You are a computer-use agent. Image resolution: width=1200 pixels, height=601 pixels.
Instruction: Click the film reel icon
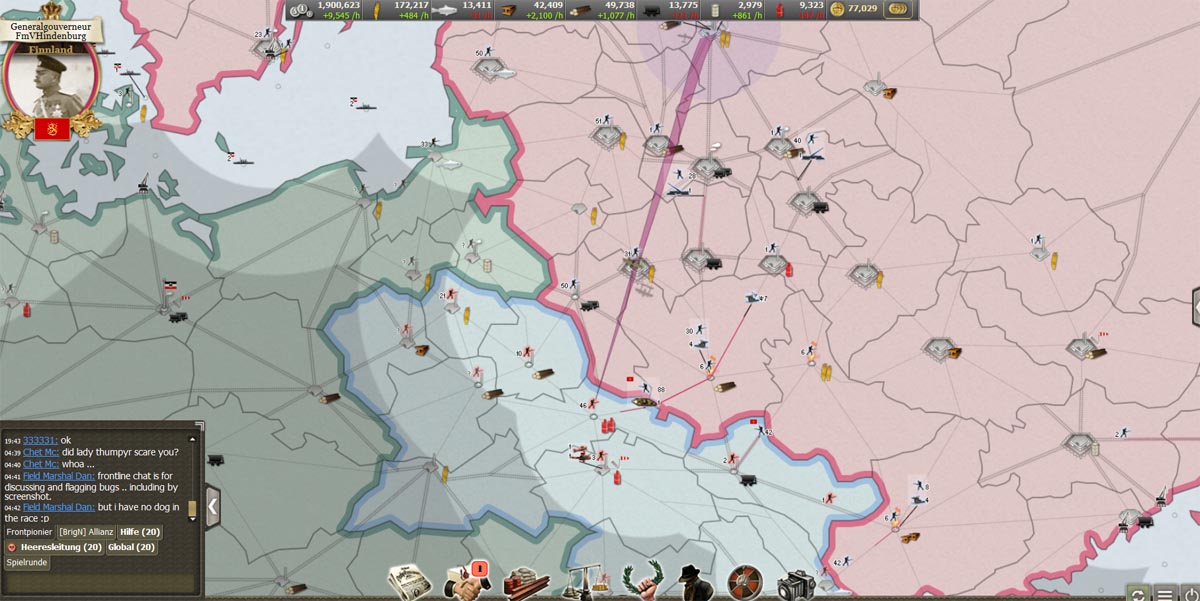coord(744,582)
